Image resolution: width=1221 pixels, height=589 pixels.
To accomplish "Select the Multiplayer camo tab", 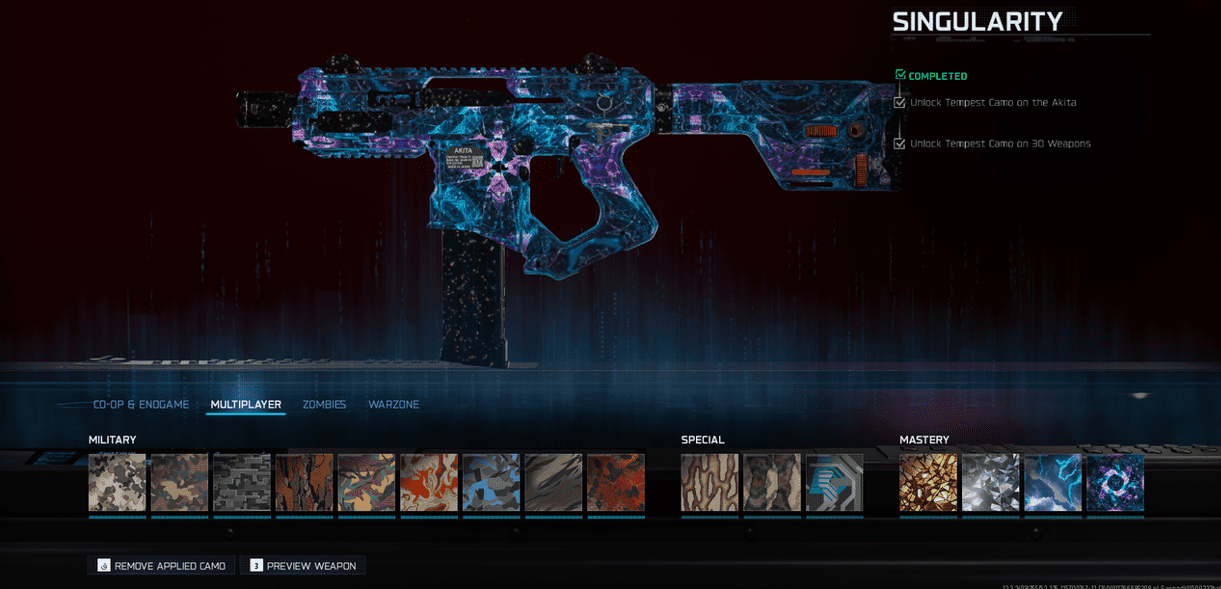I will pos(246,405).
